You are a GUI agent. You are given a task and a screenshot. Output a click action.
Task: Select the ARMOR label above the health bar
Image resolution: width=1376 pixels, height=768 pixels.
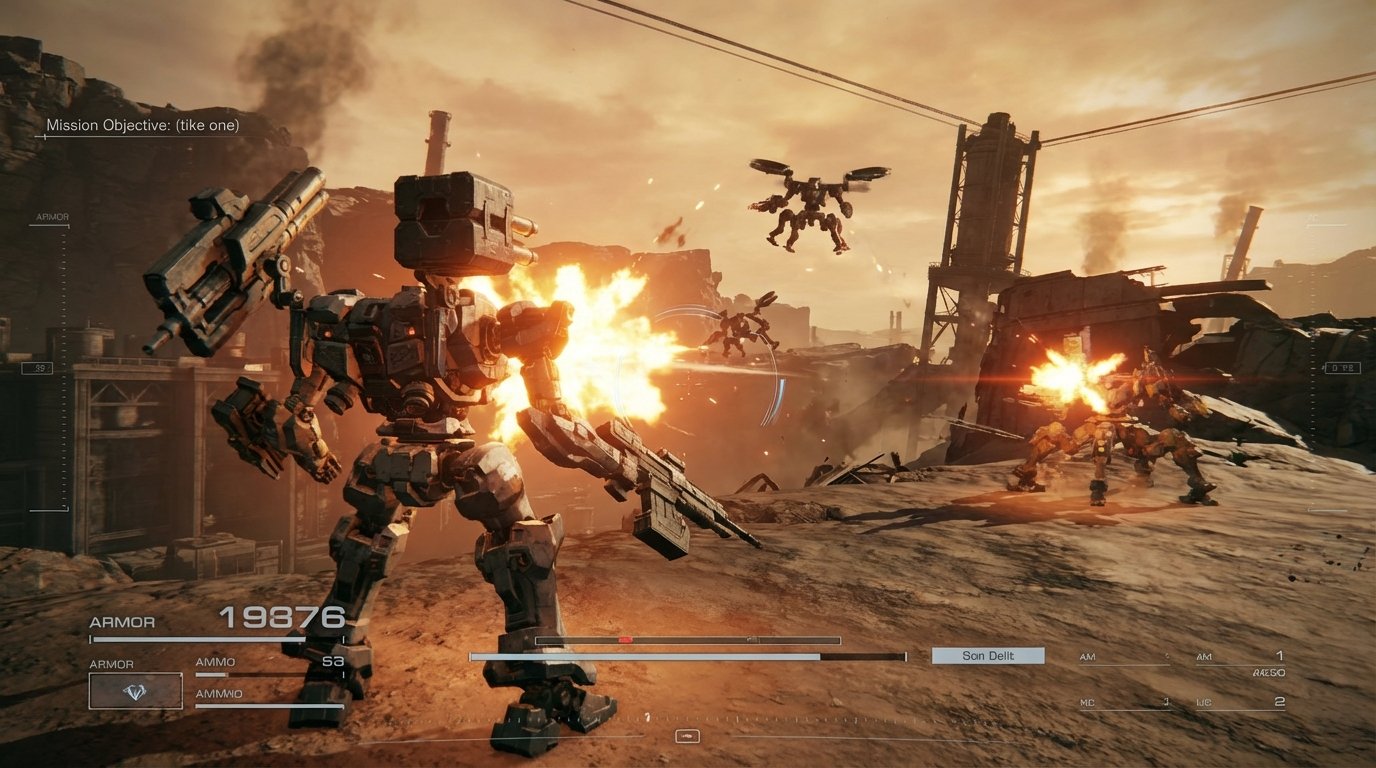click(120, 622)
